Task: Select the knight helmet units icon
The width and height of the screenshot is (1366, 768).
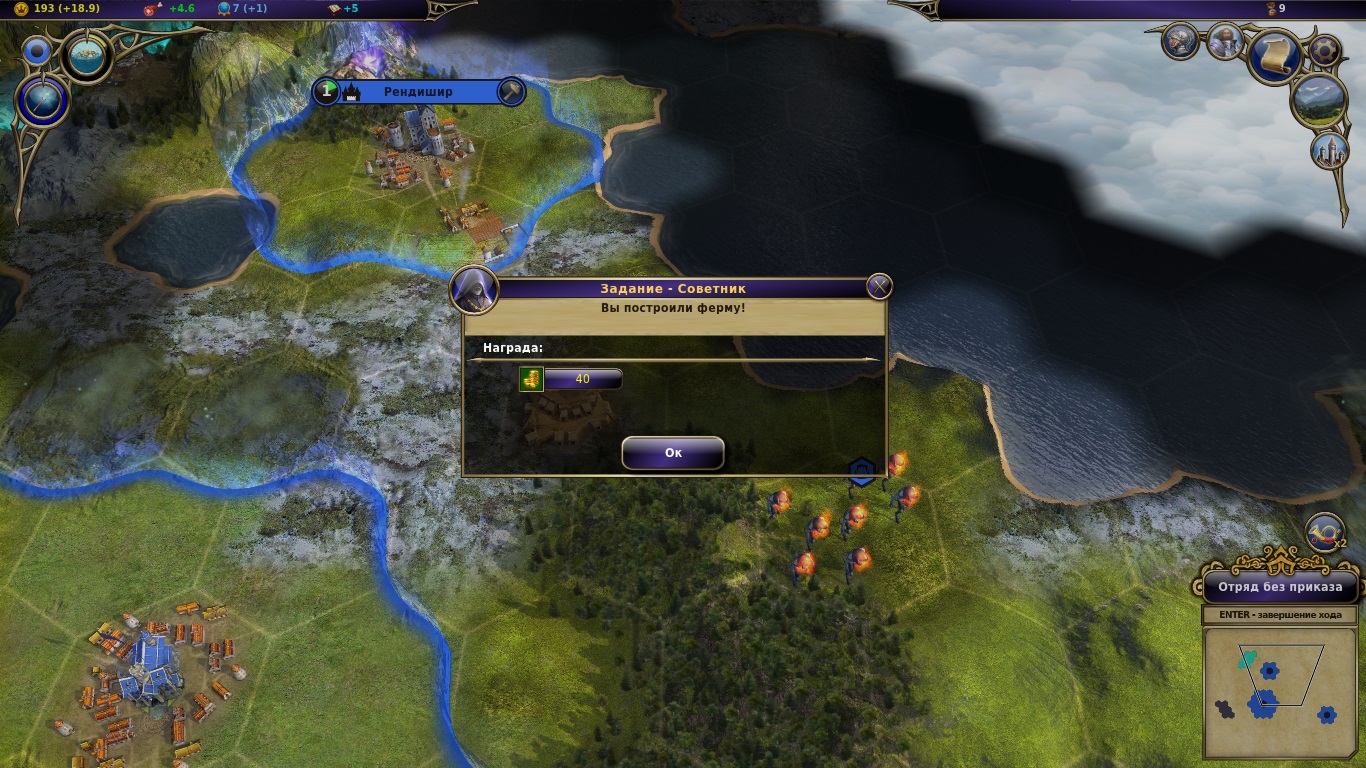Action: click(1180, 41)
